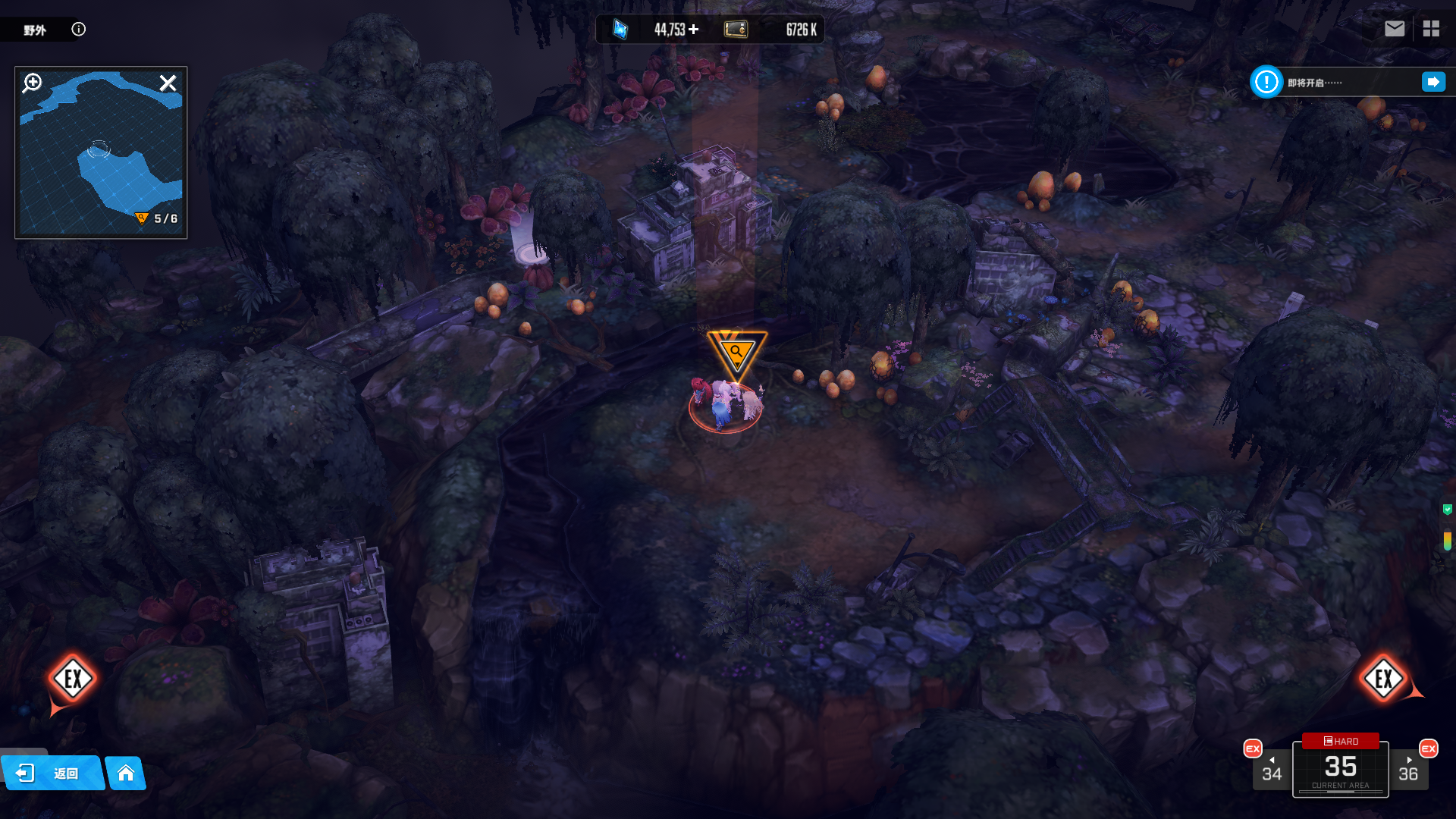Screen dimensions: 1456x819
Task: Click the info icon beside 野外
Action: click(x=79, y=29)
